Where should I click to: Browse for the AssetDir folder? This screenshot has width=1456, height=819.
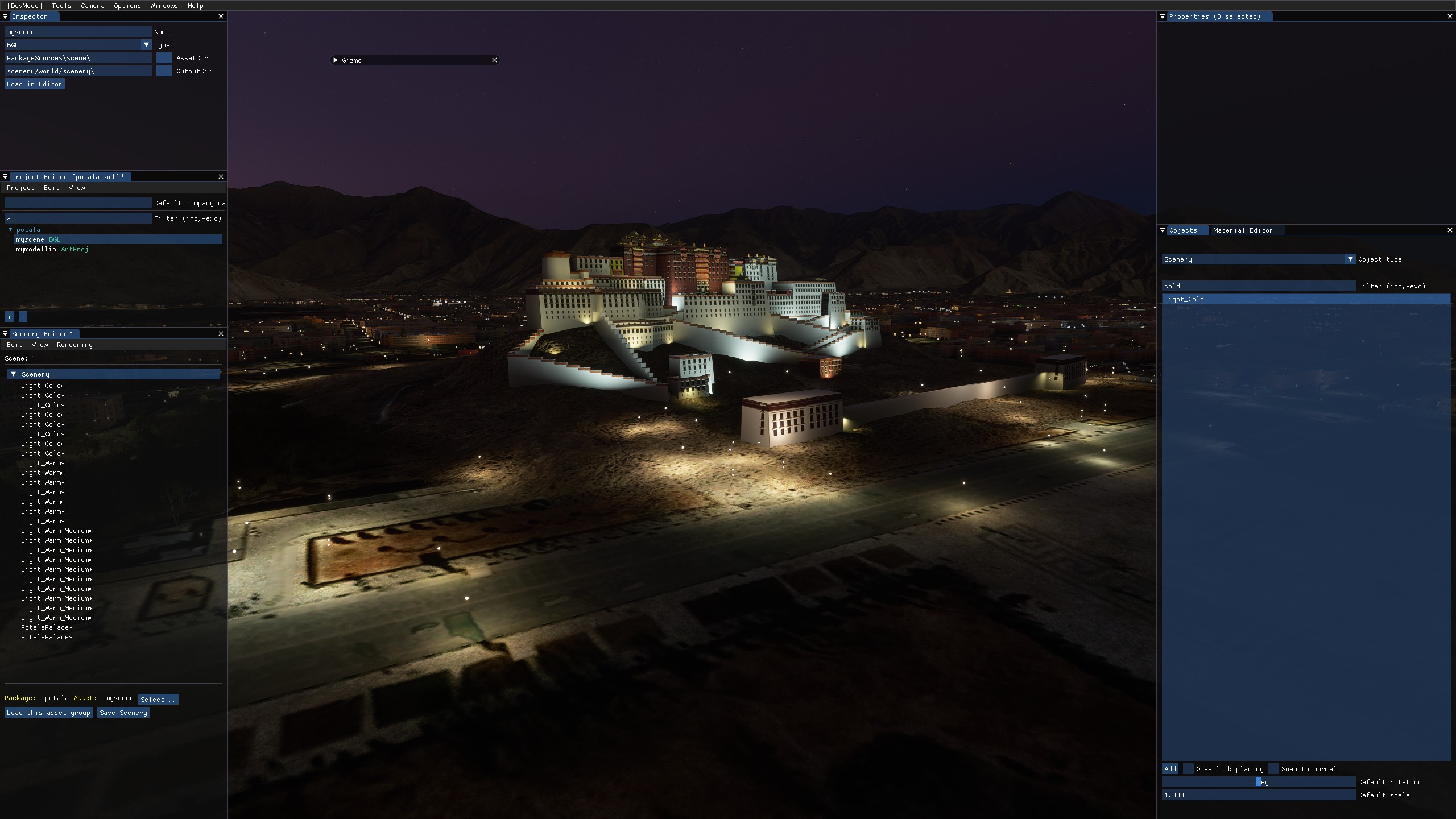[164, 58]
